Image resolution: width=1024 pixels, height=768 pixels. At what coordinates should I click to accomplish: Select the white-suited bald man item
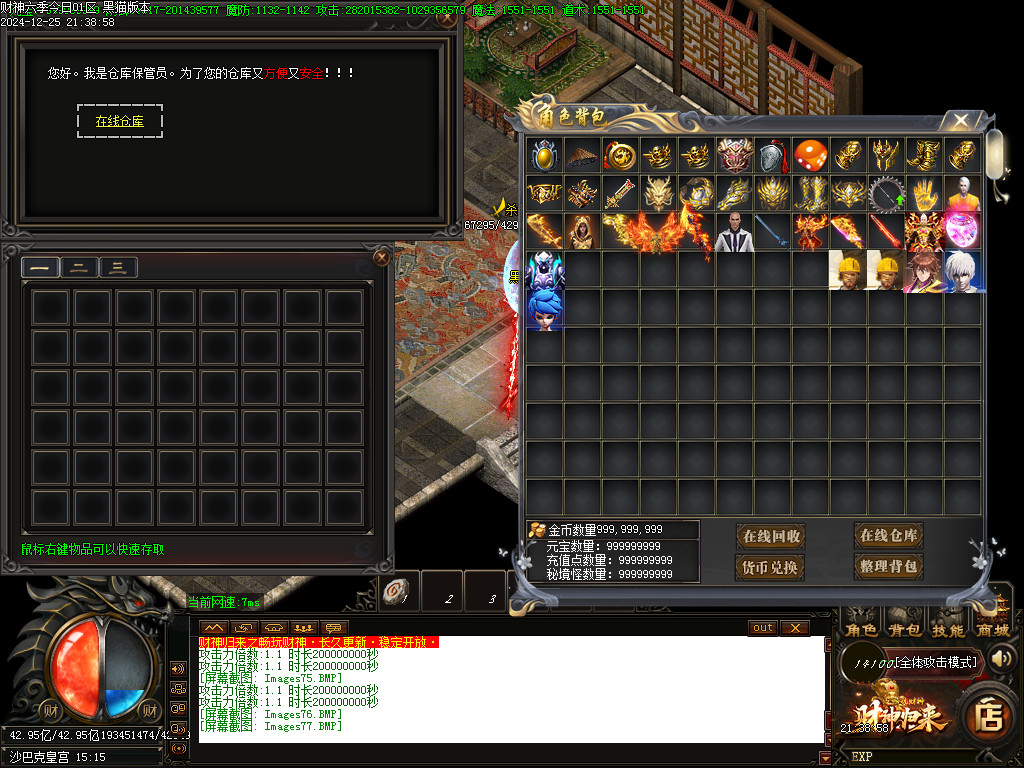[734, 232]
